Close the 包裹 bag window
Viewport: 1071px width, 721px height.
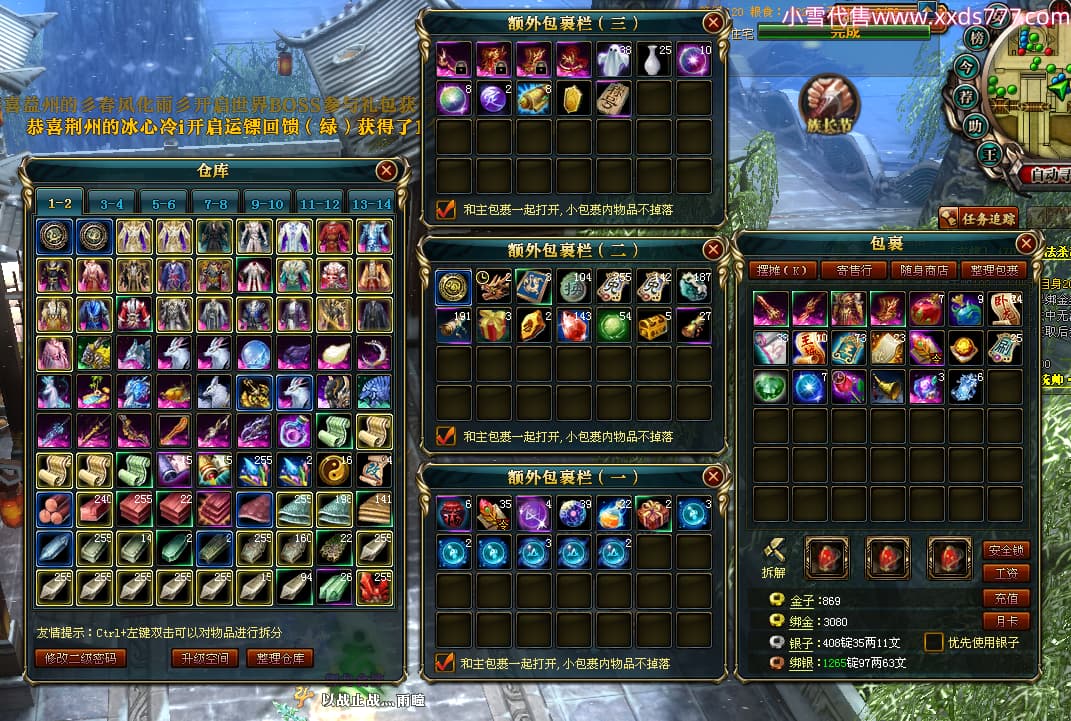point(1027,243)
